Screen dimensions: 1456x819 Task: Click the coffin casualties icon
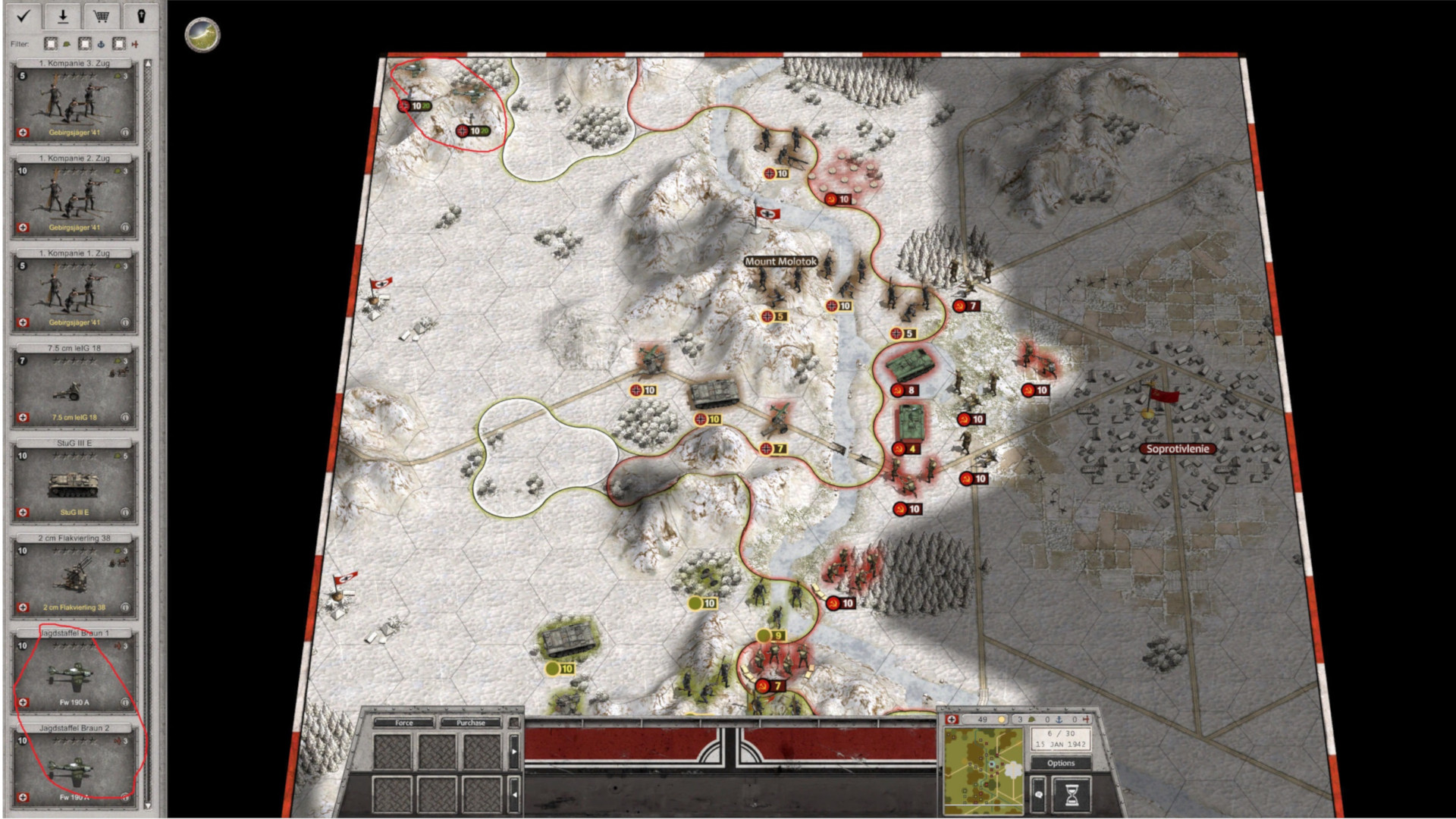click(x=140, y=17)
